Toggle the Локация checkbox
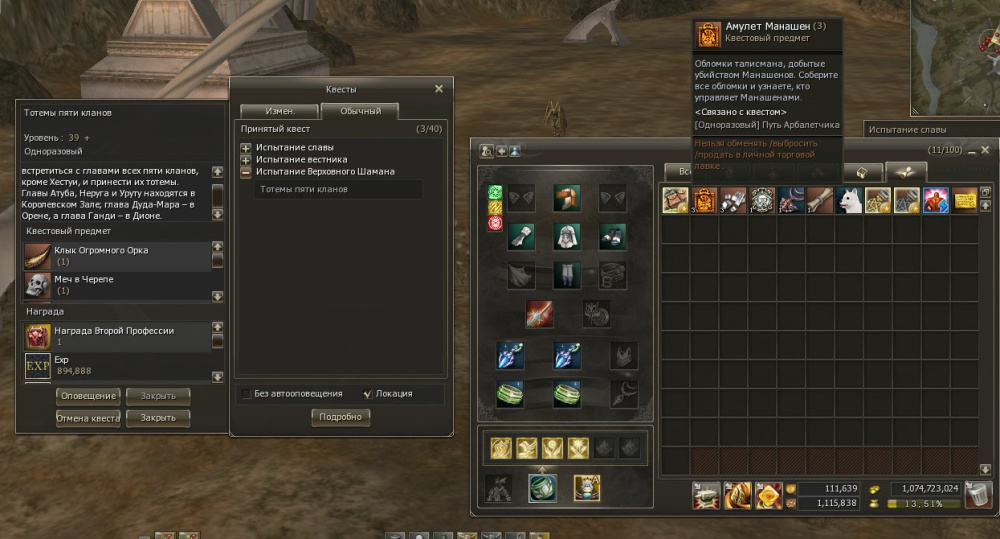 (x=368, y=394)
